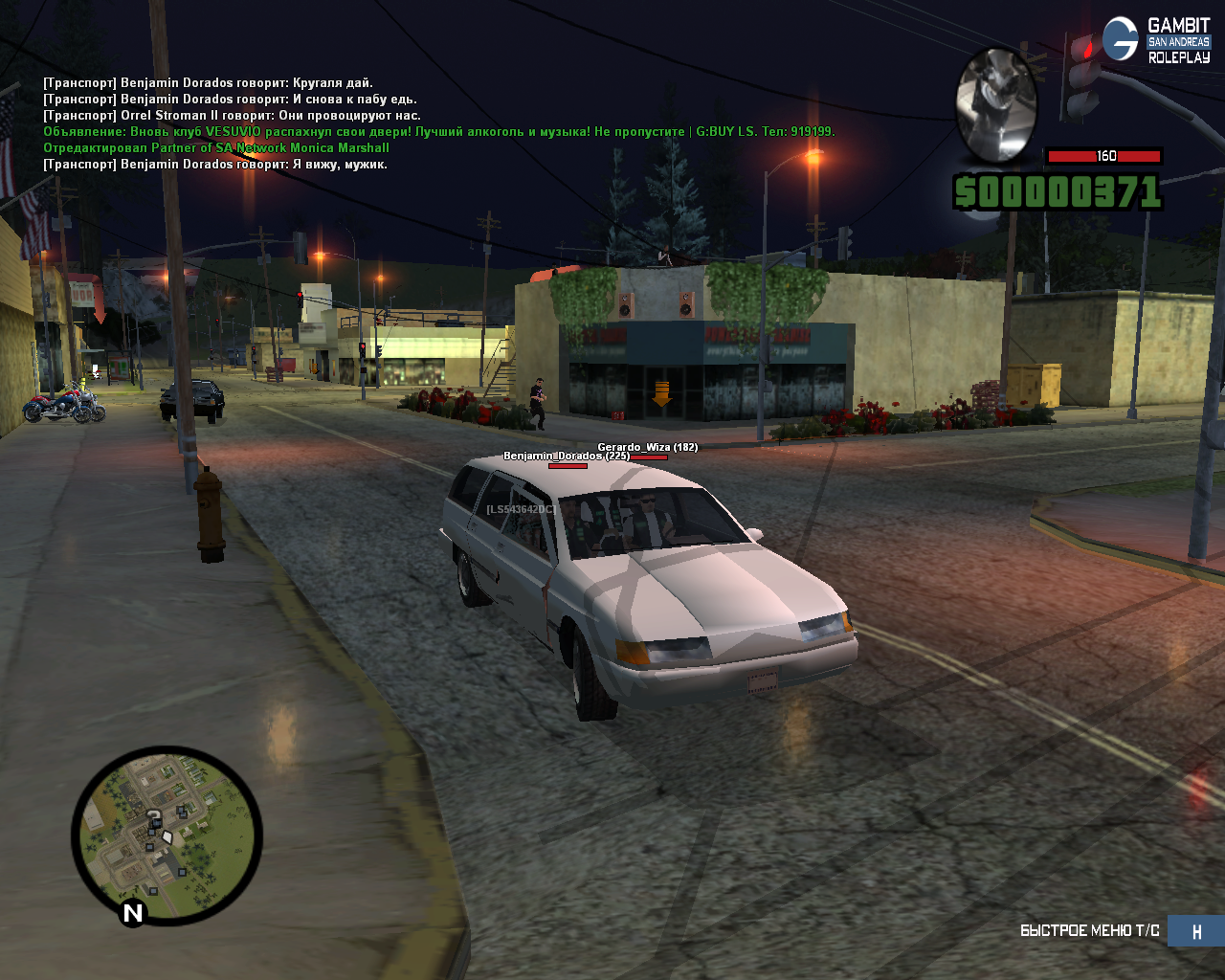Click the north N marker on the minimap
This screenshot has width=1225, height=980.
[x=133, y=913]
